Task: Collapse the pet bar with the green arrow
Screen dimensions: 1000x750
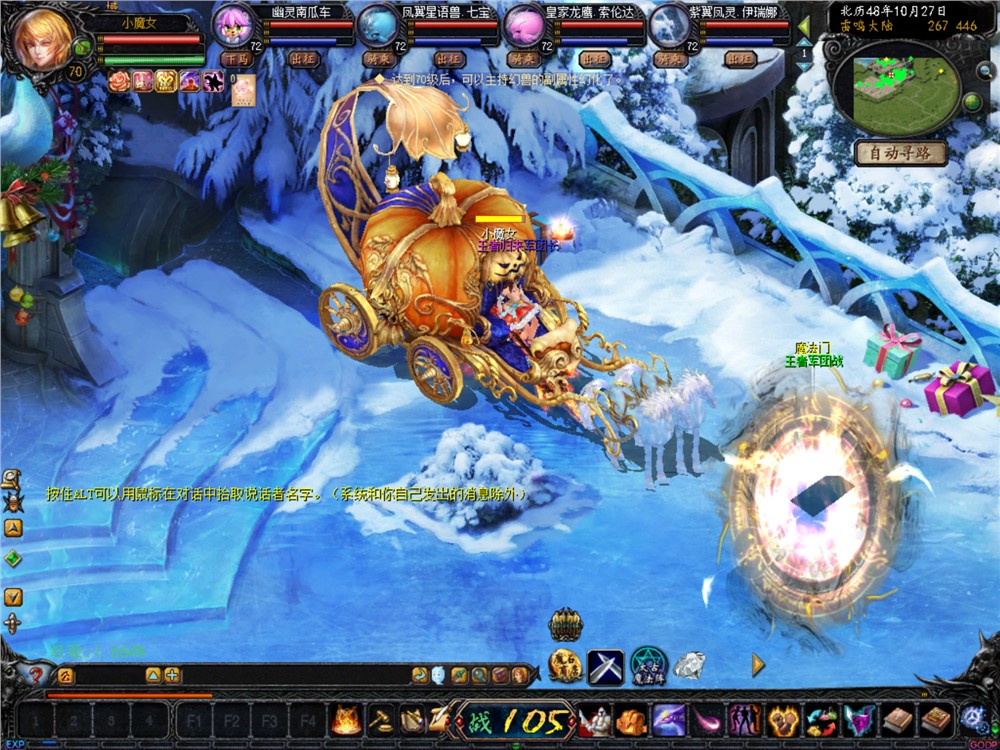Action: 804,24
